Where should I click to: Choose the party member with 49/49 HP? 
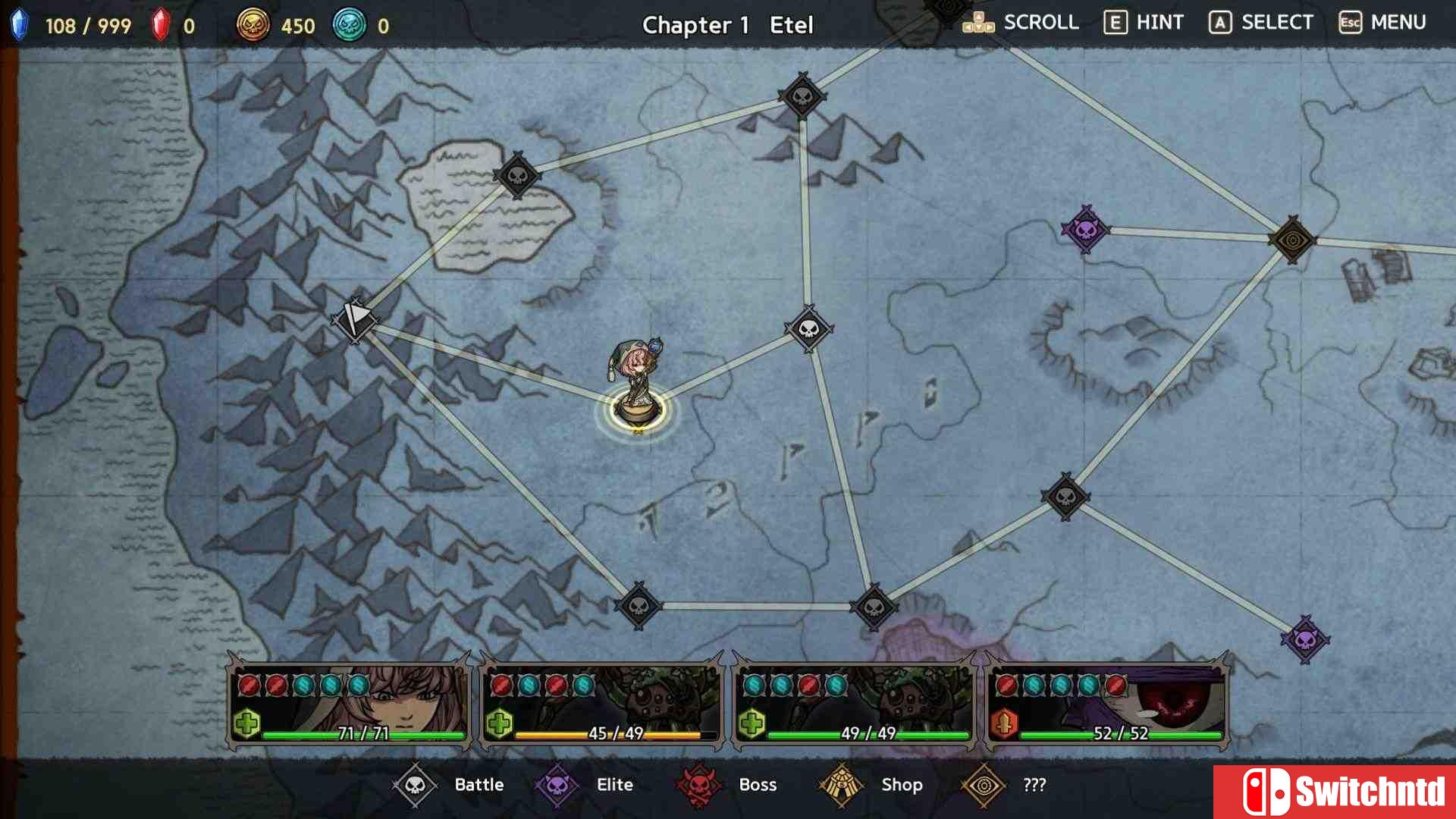855,704
